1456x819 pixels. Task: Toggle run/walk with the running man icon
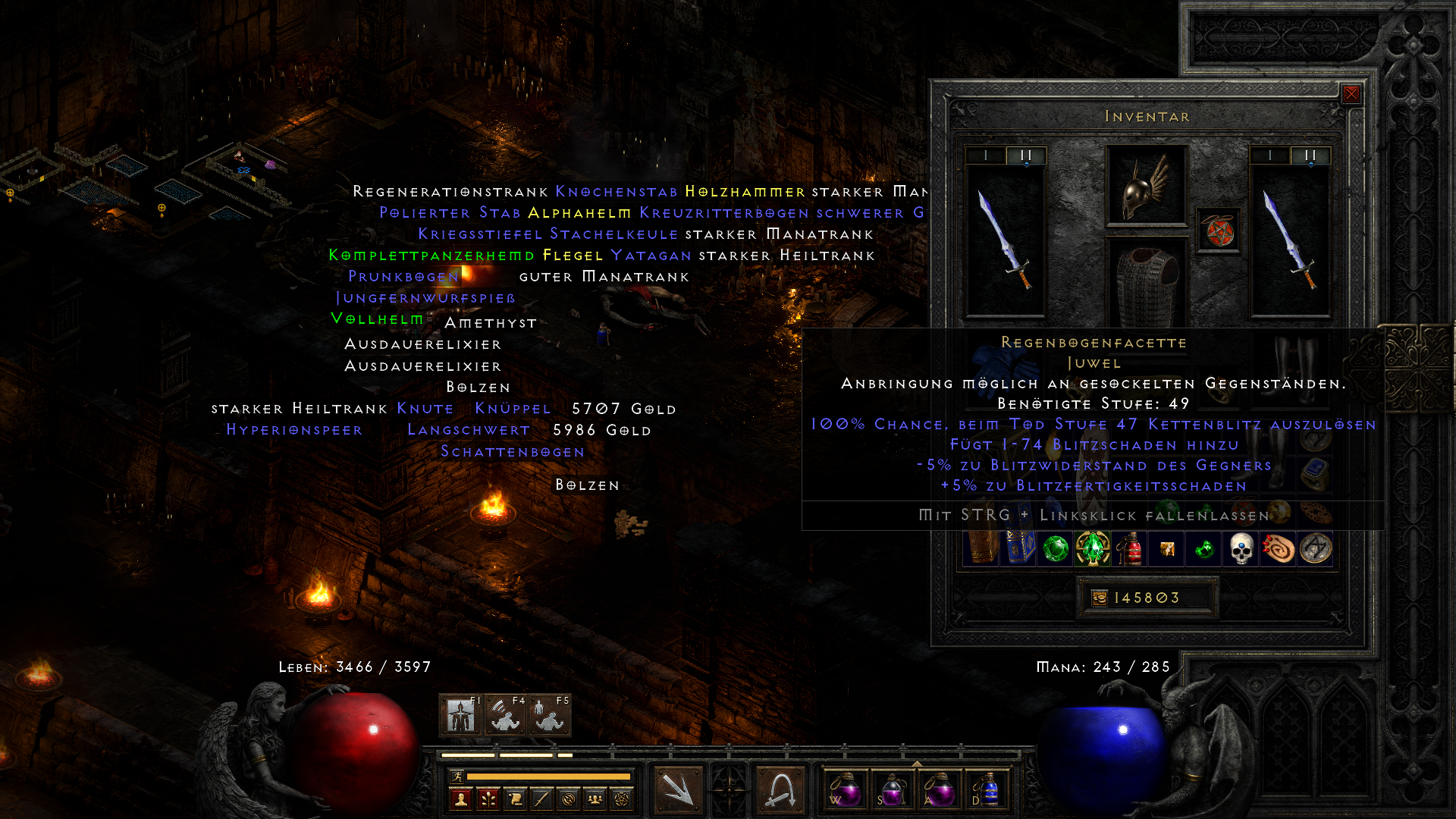[457, 777]
